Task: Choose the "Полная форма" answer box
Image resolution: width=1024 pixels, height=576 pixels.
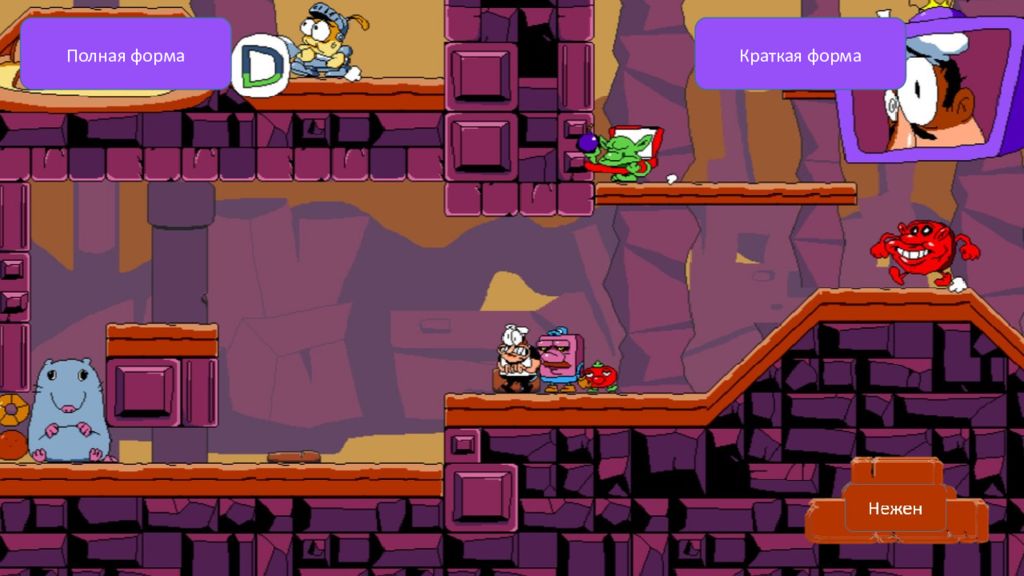Action: (x=125, y=55)
